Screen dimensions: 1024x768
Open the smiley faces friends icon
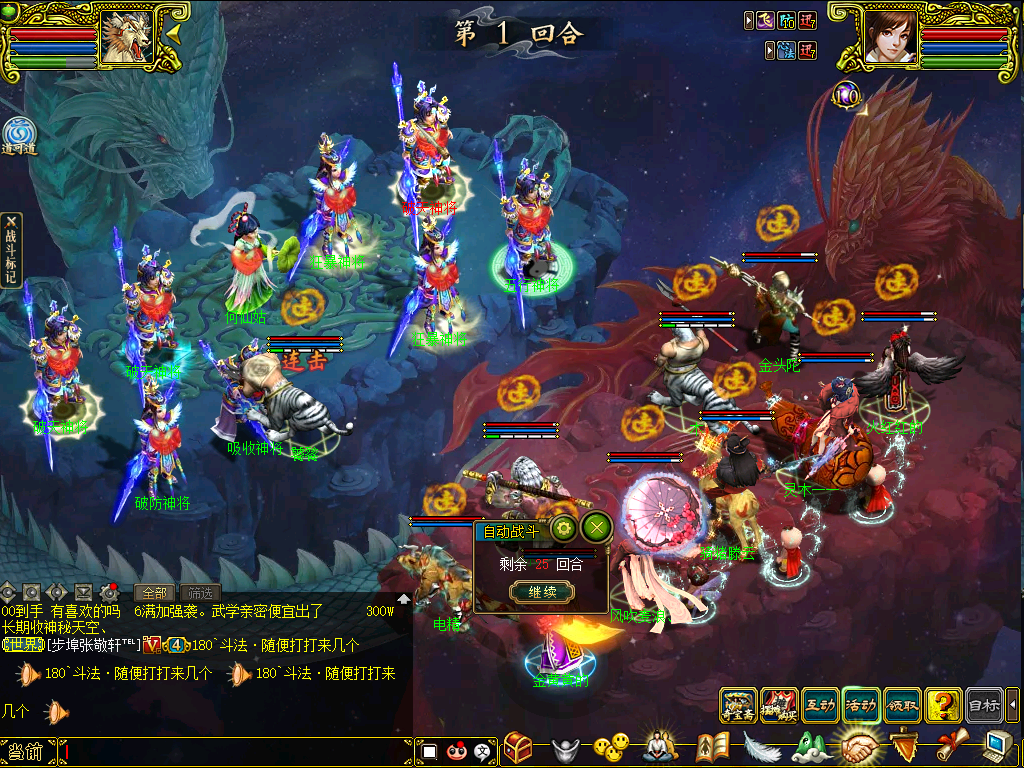point(611,747)
